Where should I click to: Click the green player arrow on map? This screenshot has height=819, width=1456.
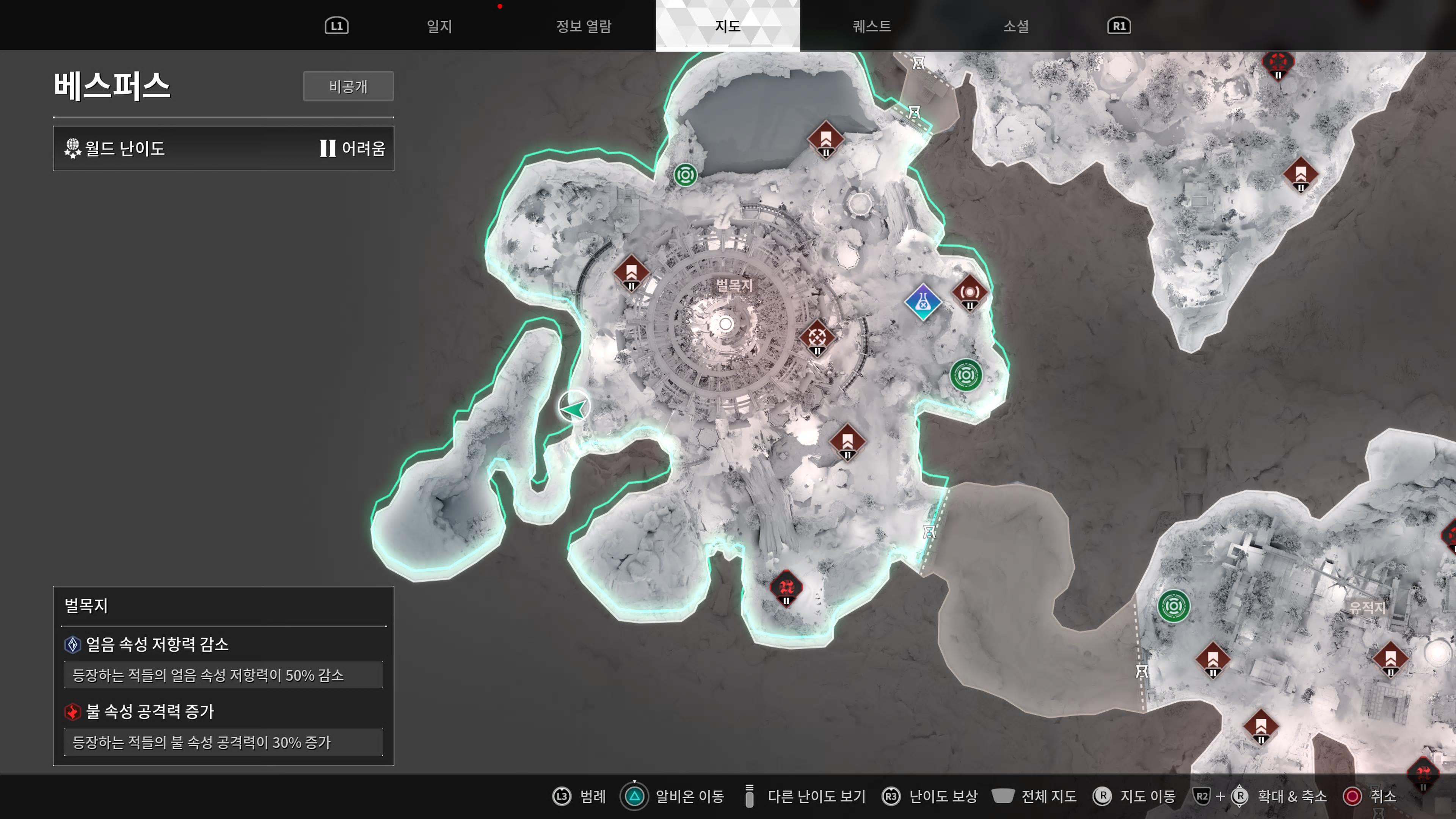(x=574, y=408)
